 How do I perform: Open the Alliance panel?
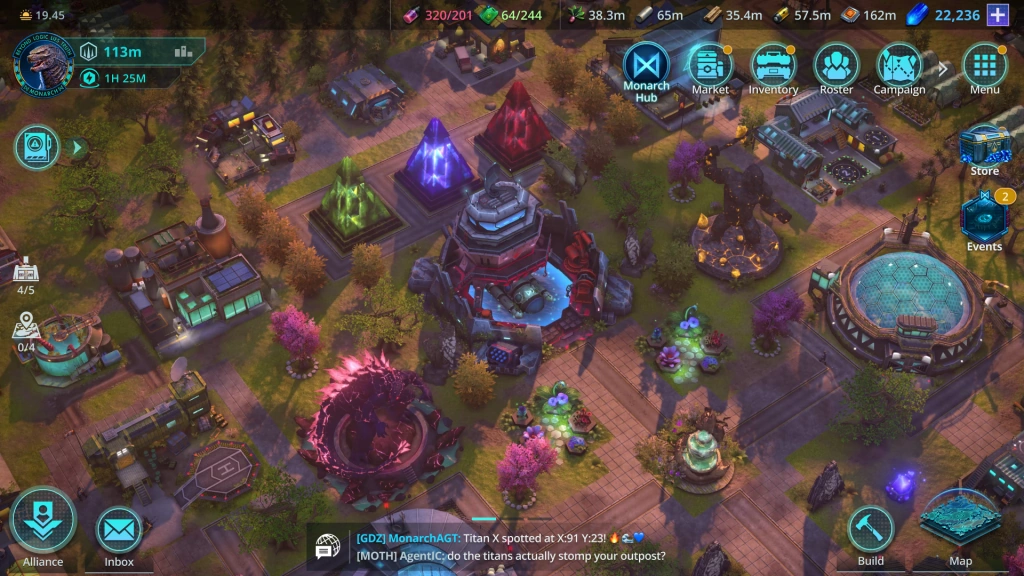click(x=43, y=524)
